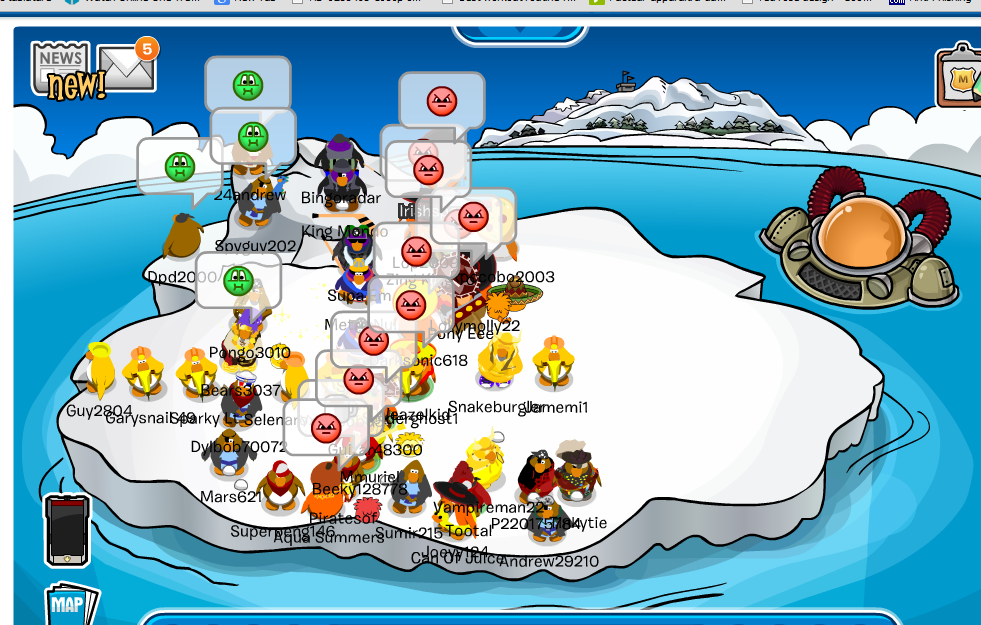Open the Map
Viewport: 981px width, 625px height.
tap(70, 604)
